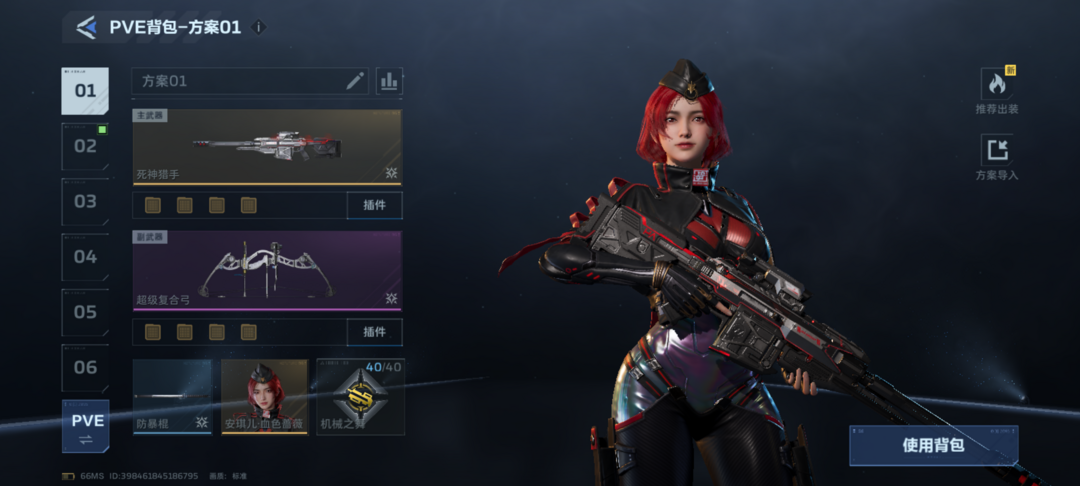Toggle the PVE mode switch
This screenshot has width=1080, height=486.
(86, 426)
